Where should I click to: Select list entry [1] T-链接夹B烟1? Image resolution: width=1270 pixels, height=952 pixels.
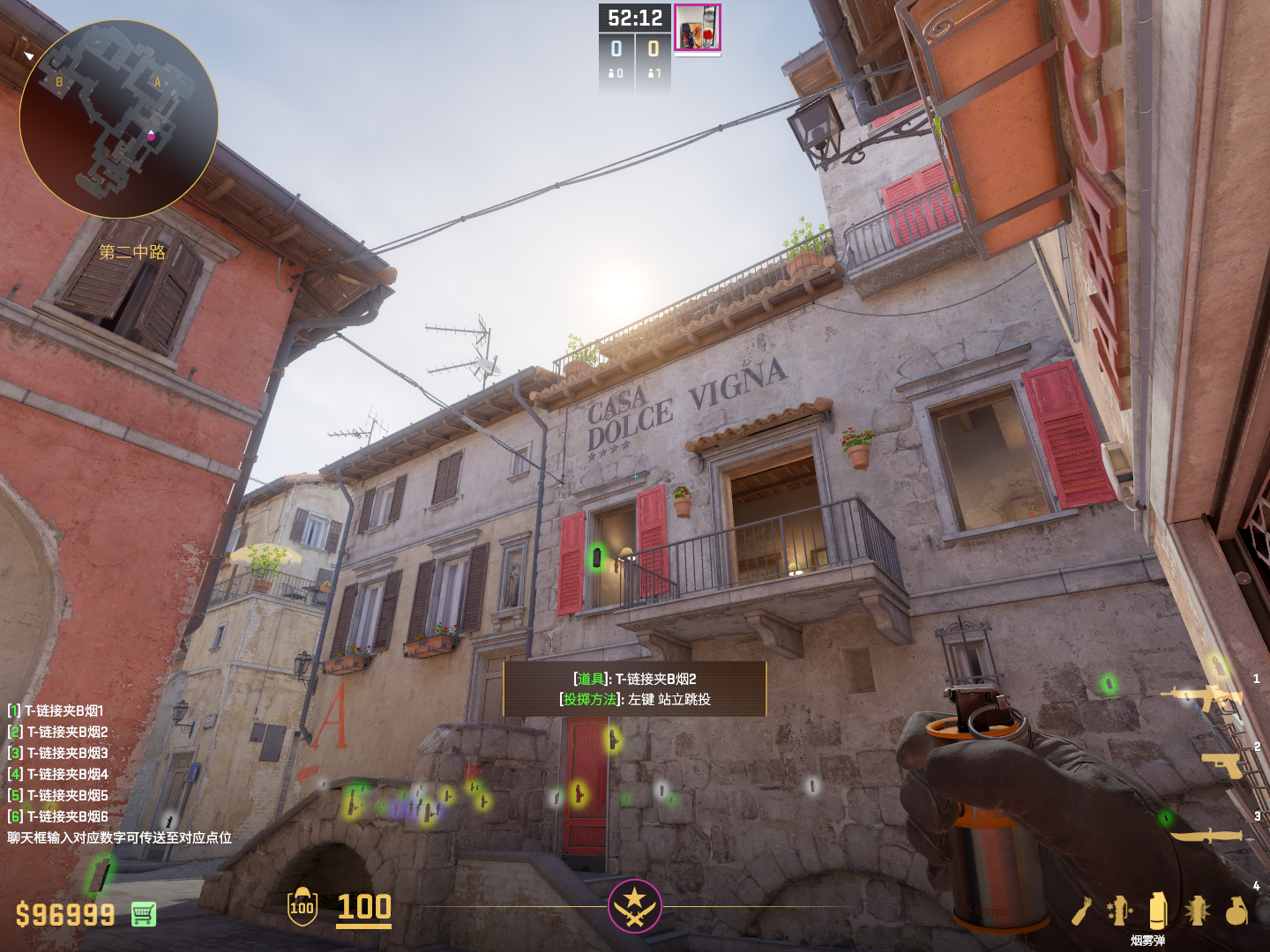click(56, 710)
